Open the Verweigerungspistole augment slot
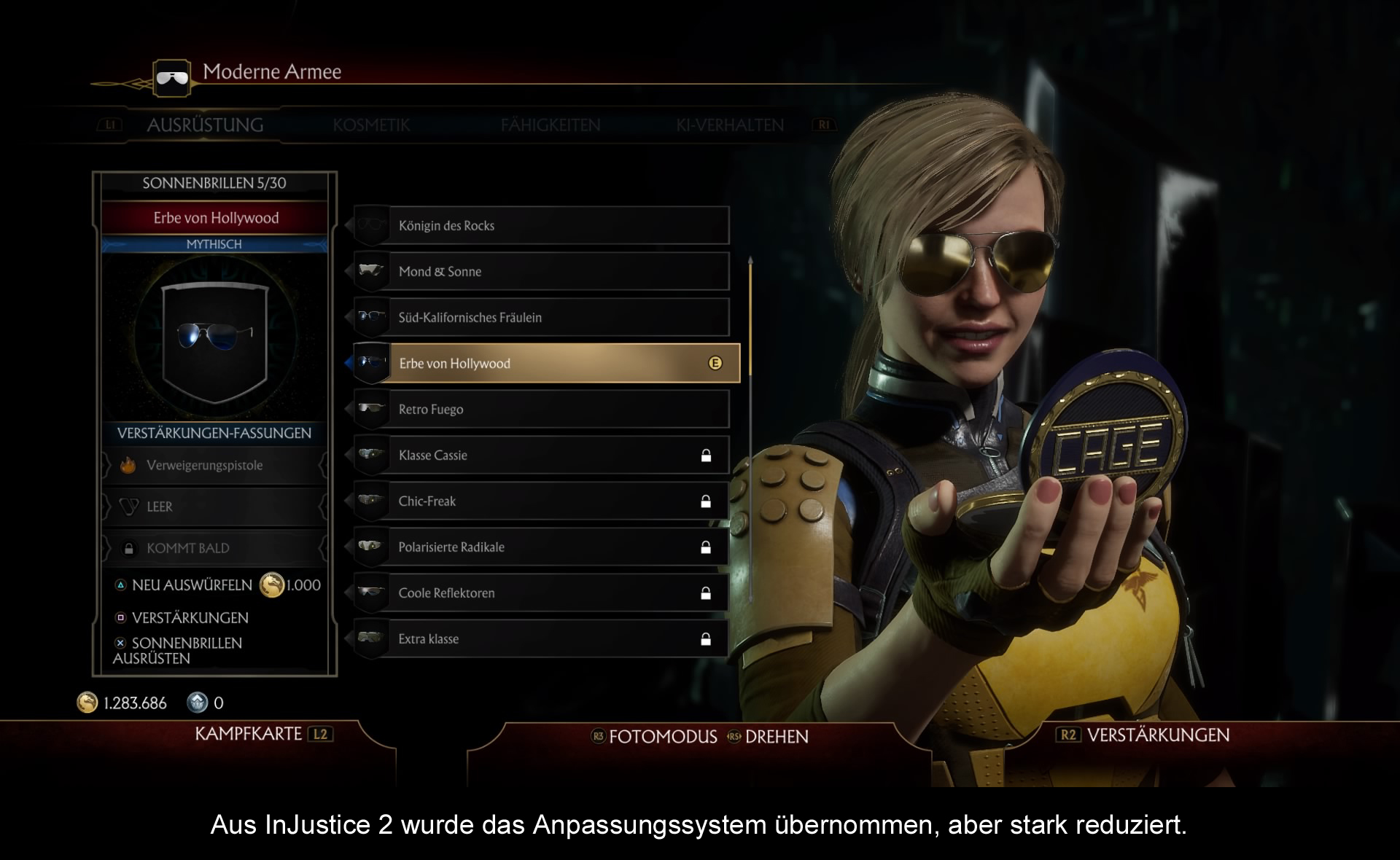The height and width of the screenshot is (860, 1400). click(214, 466)
